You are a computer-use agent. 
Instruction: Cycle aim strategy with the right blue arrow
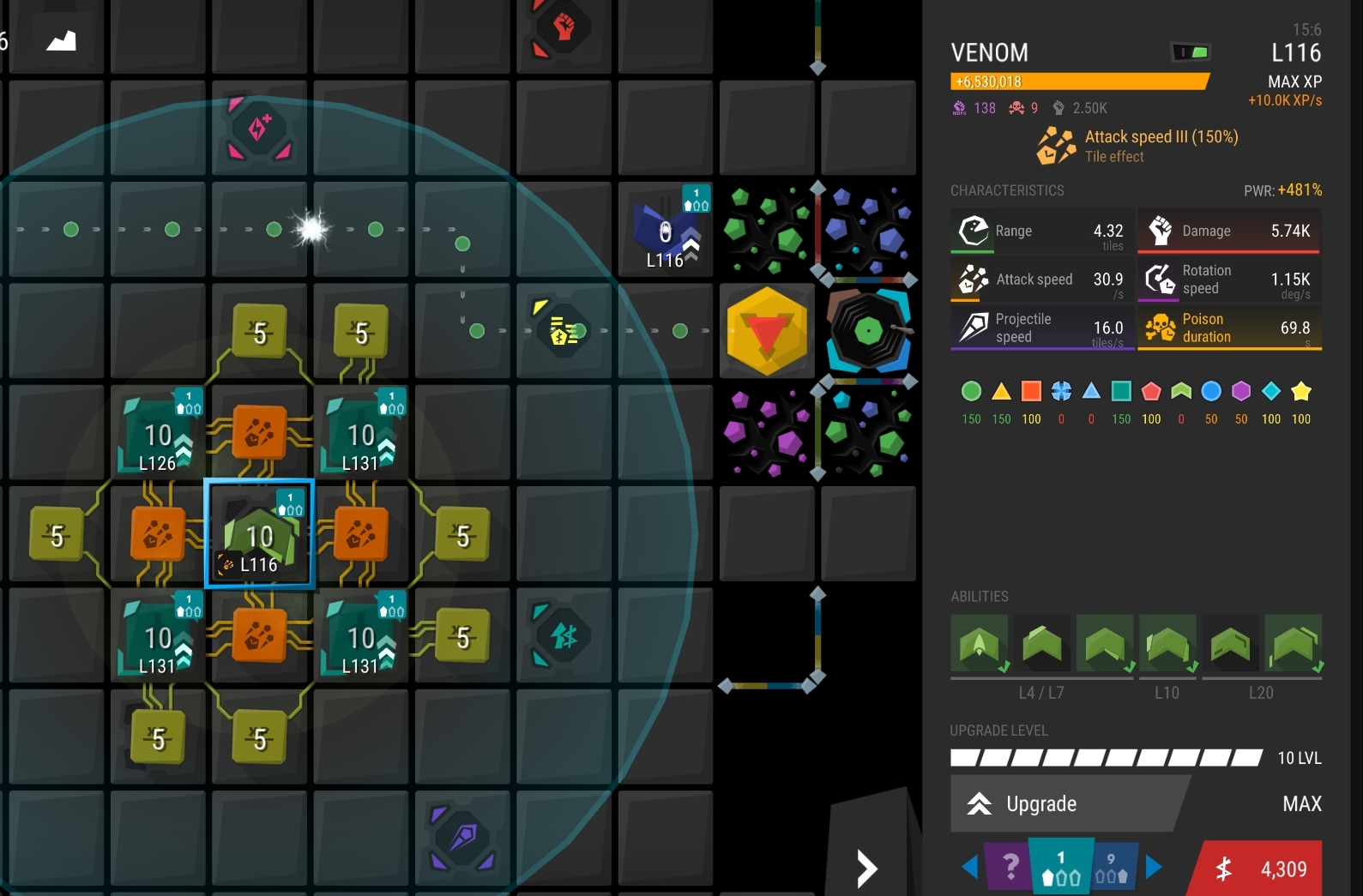[1154, 867]
